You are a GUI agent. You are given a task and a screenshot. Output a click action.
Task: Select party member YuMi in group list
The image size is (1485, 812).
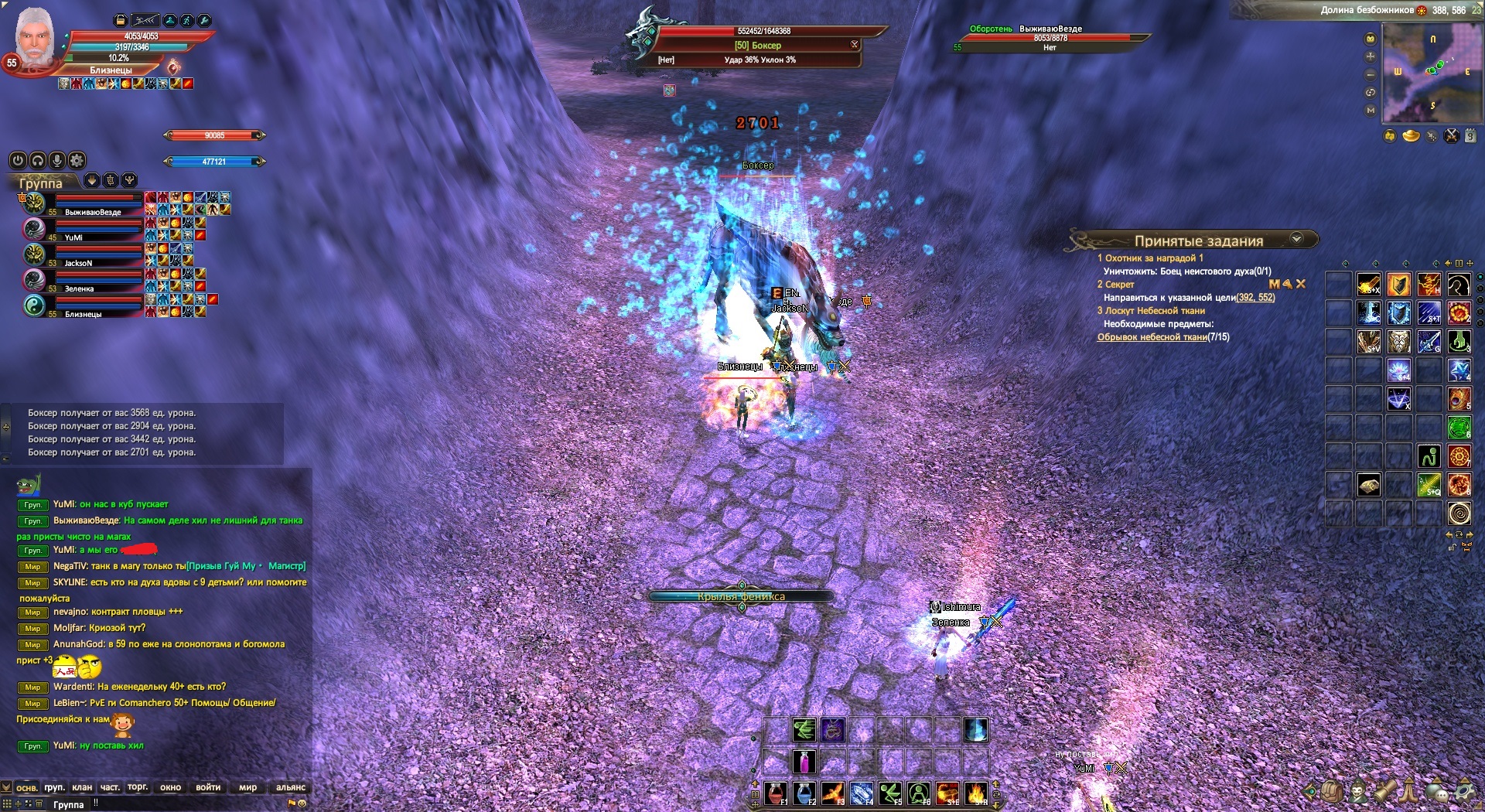pyautogui.click(x=73, y=237)
